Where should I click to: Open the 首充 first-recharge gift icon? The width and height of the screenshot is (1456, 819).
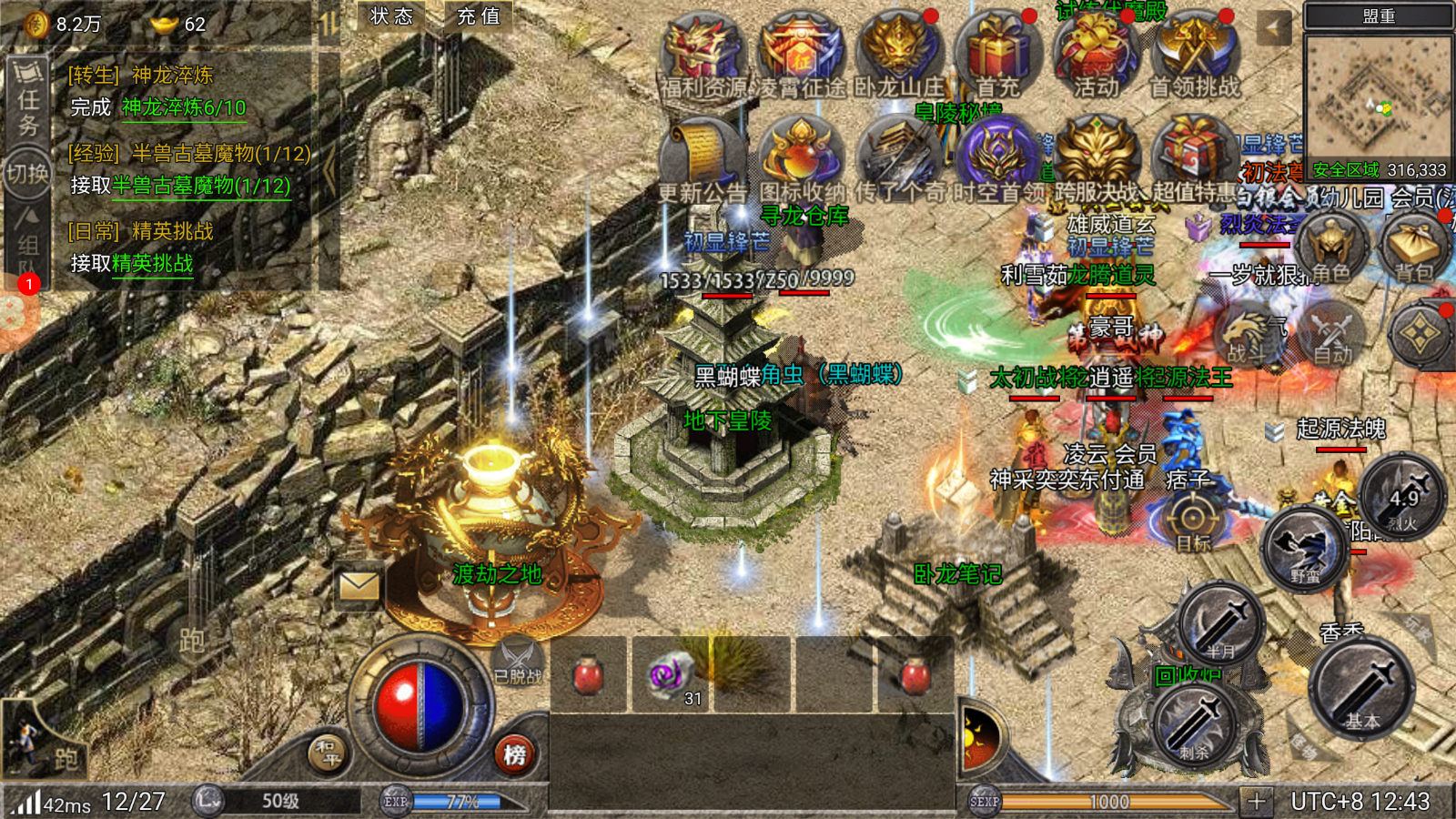click(997, 53)
